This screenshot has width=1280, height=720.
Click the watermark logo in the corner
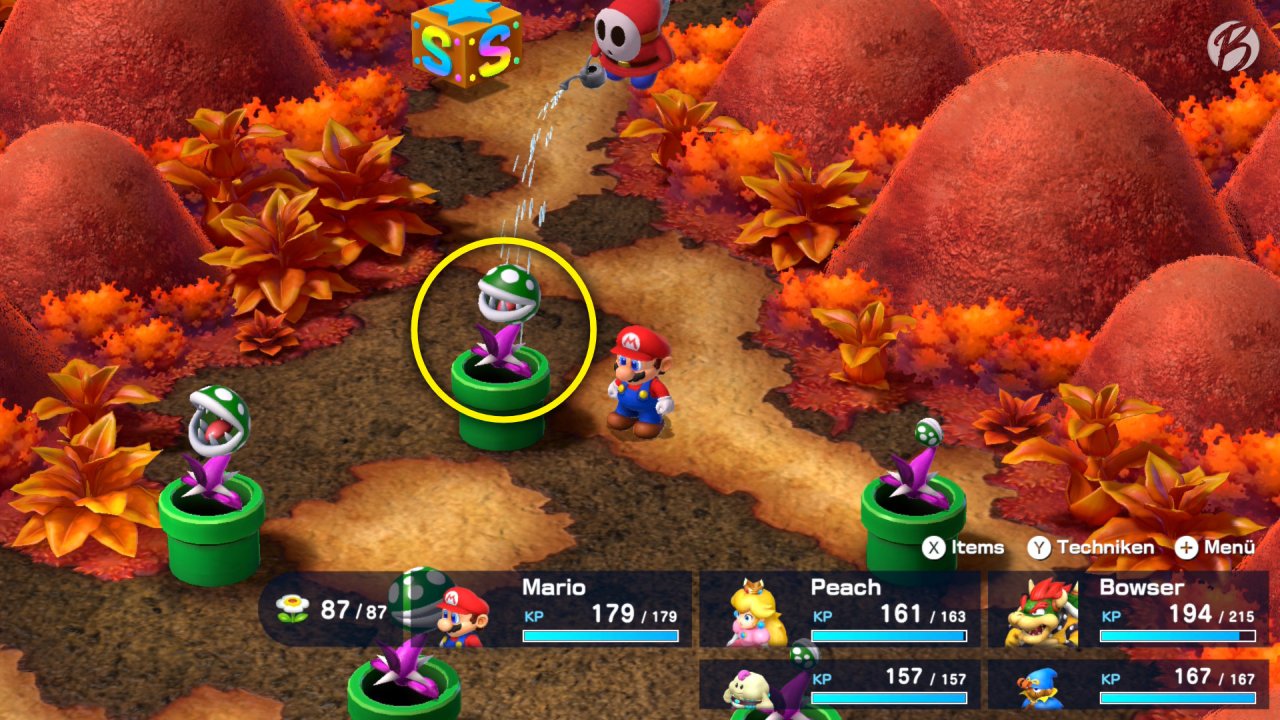pyautogui.click(x=1232, y=46)
